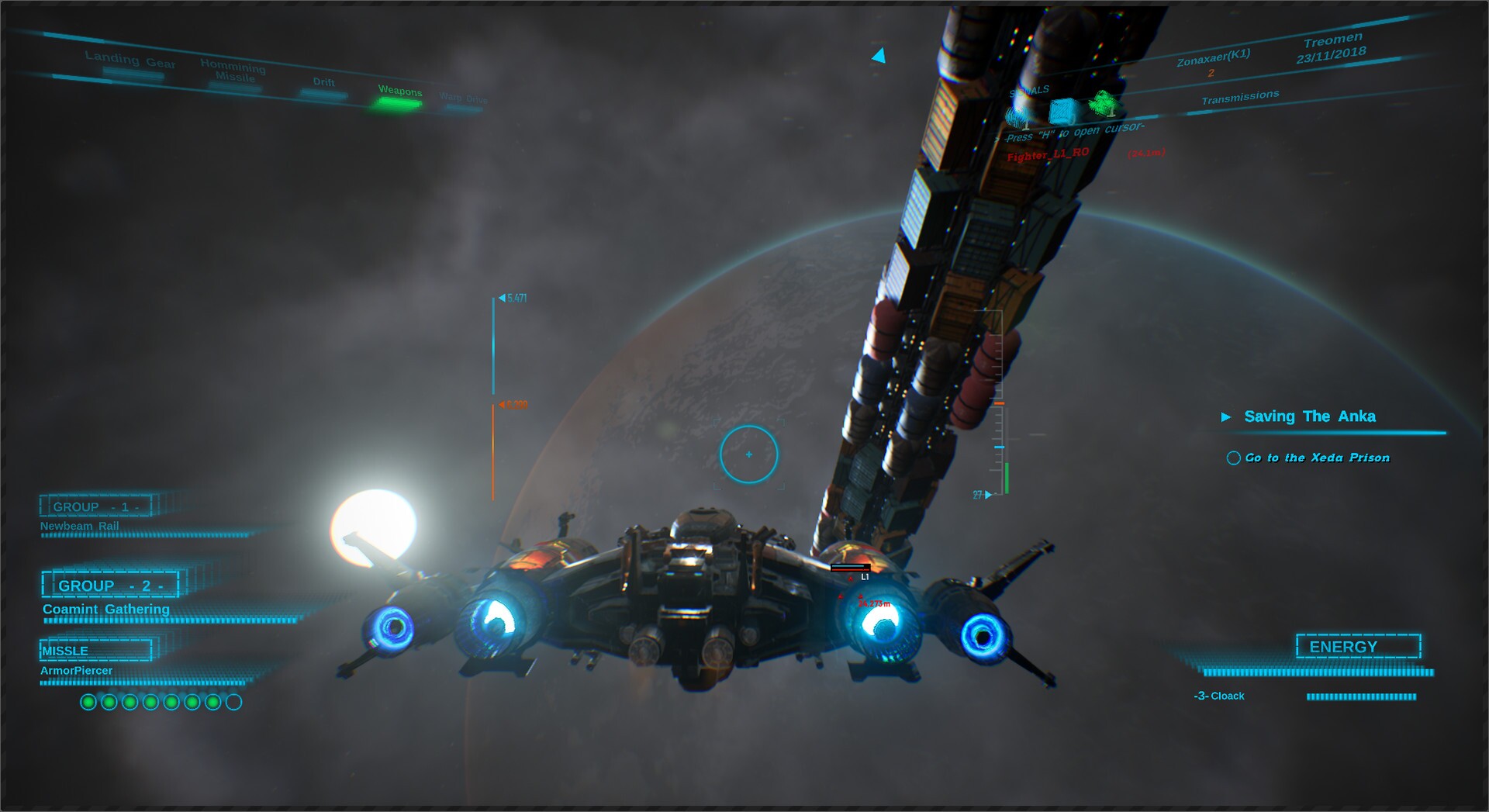The image size is (1489, 812).
Task: Click the green cargo signal icon
Action: pos(1103,103)
